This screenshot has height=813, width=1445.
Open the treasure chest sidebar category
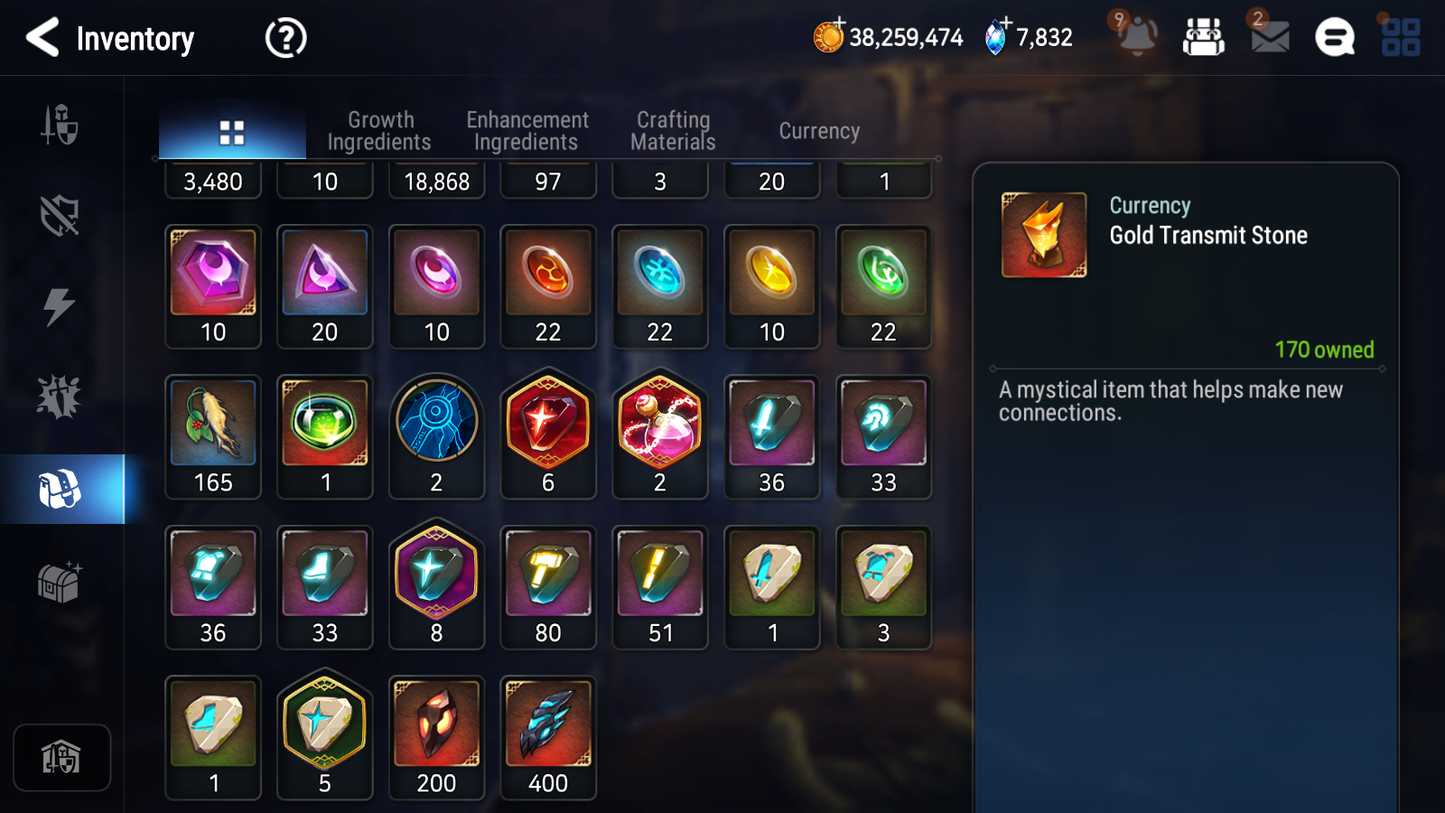click(60, 581)
